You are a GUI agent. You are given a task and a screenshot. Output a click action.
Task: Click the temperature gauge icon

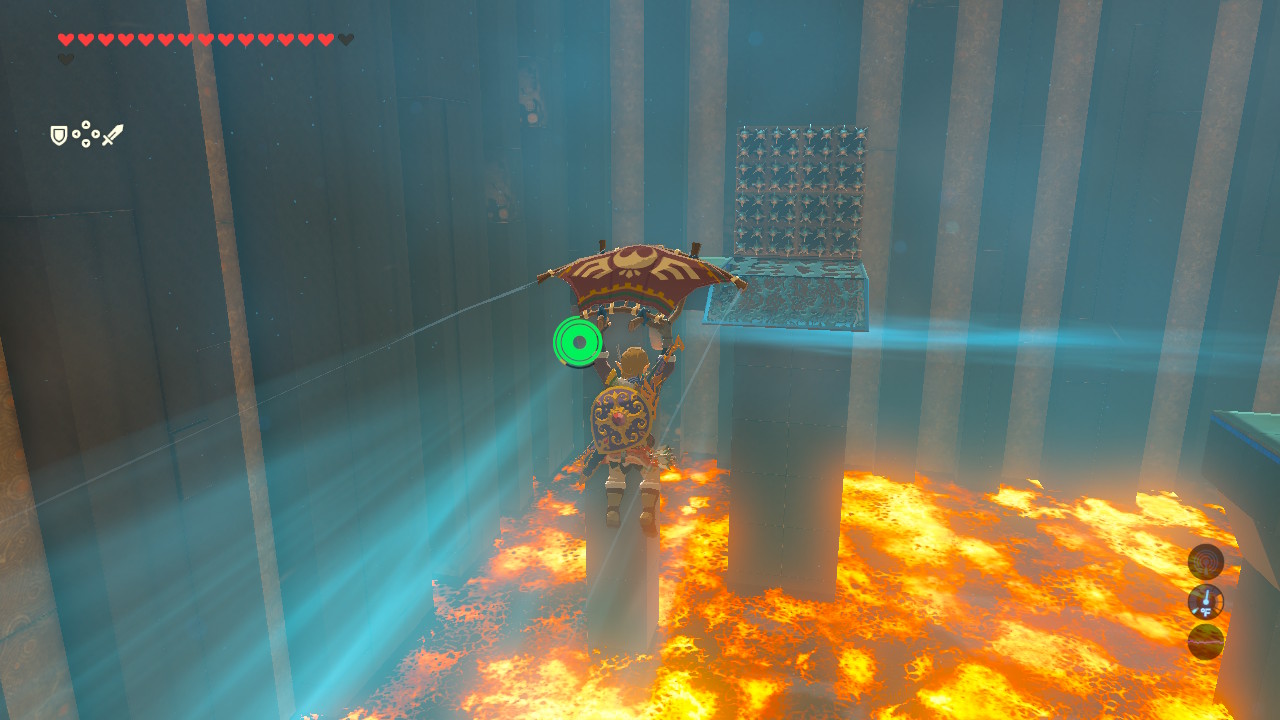point(1207,600)
